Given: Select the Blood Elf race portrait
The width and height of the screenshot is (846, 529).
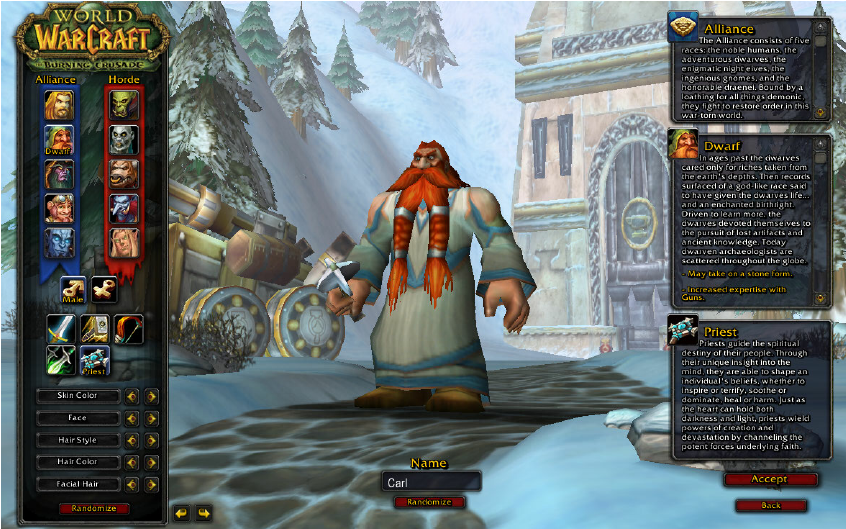Looking at the screenshot, I should [x=124, y=243].
